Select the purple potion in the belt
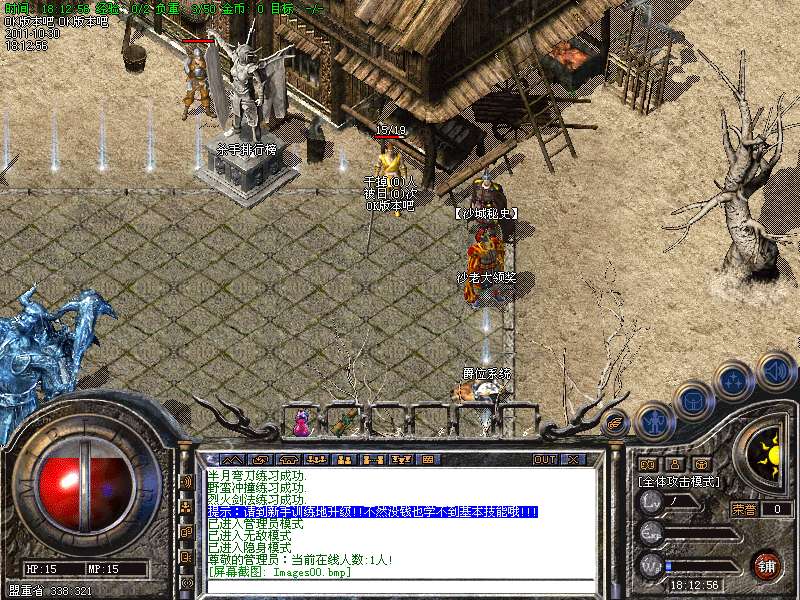This screenshot has height=600, width=800. click(x=301, y=424)
